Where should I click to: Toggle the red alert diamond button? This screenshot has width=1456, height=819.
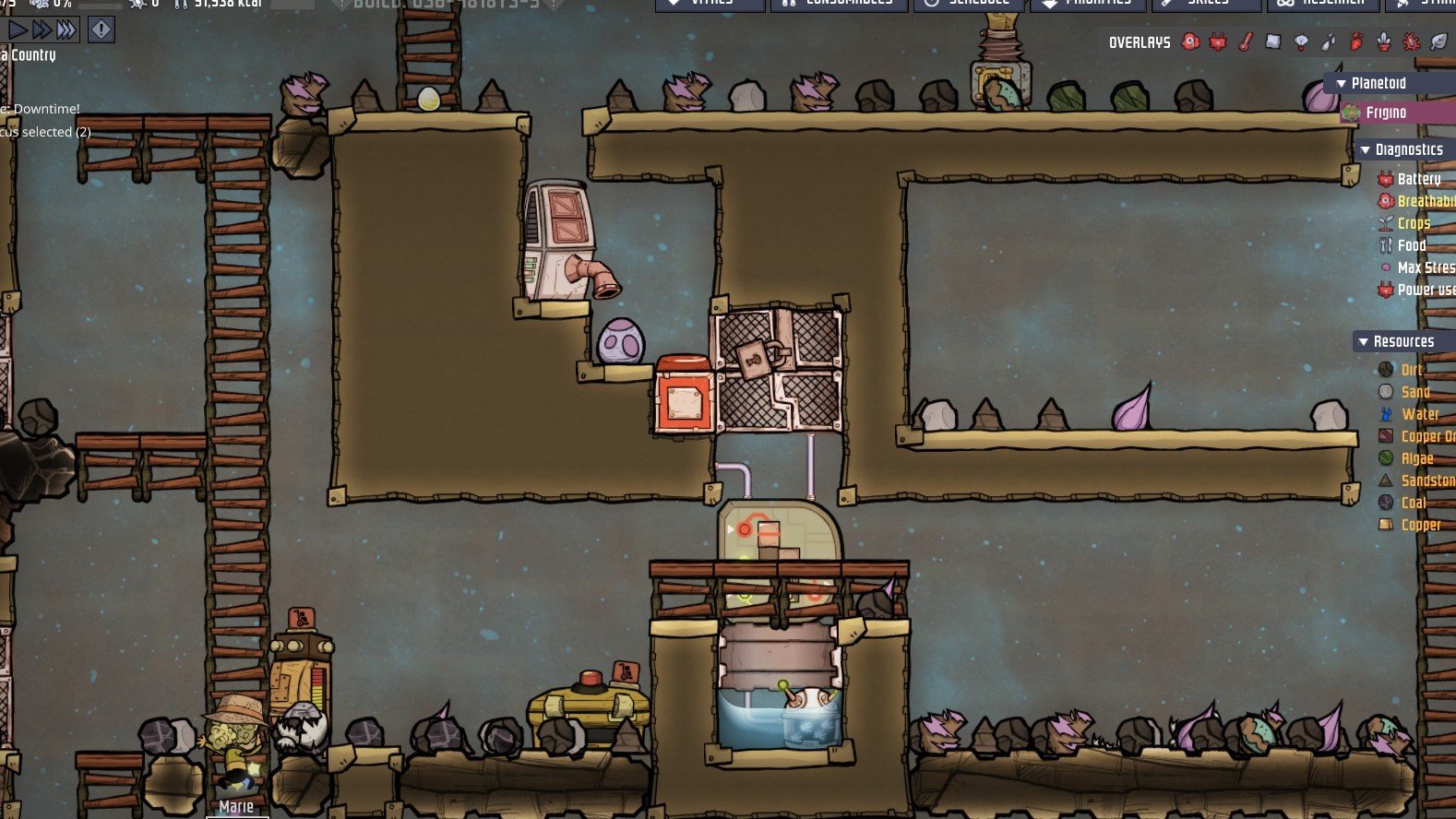click(101, 30)
